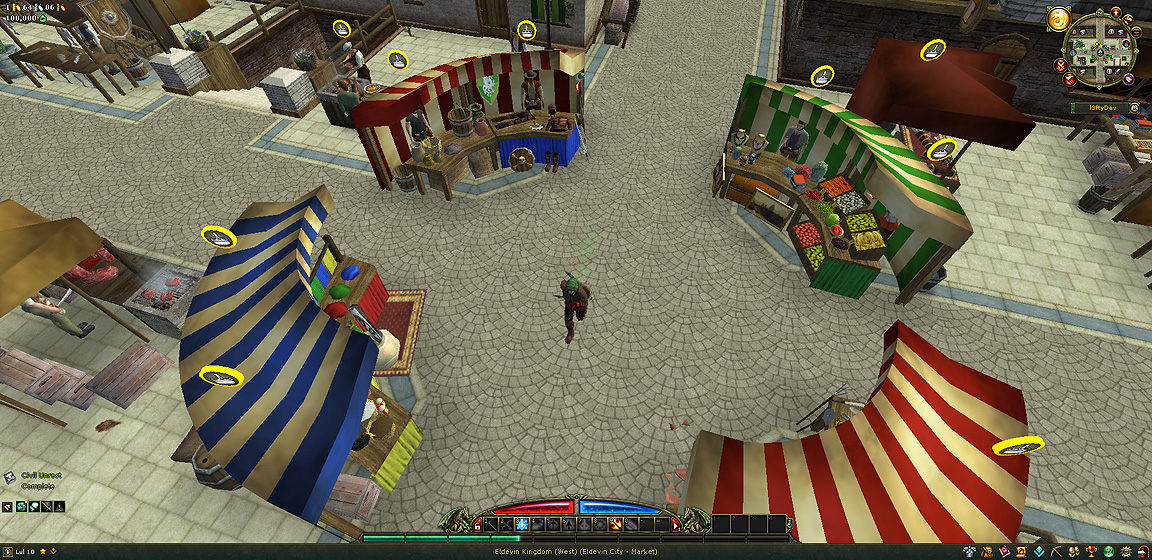Click the exit door logout icon
The width and height of the screenshot is (1152, 560).
point(1143,552)
